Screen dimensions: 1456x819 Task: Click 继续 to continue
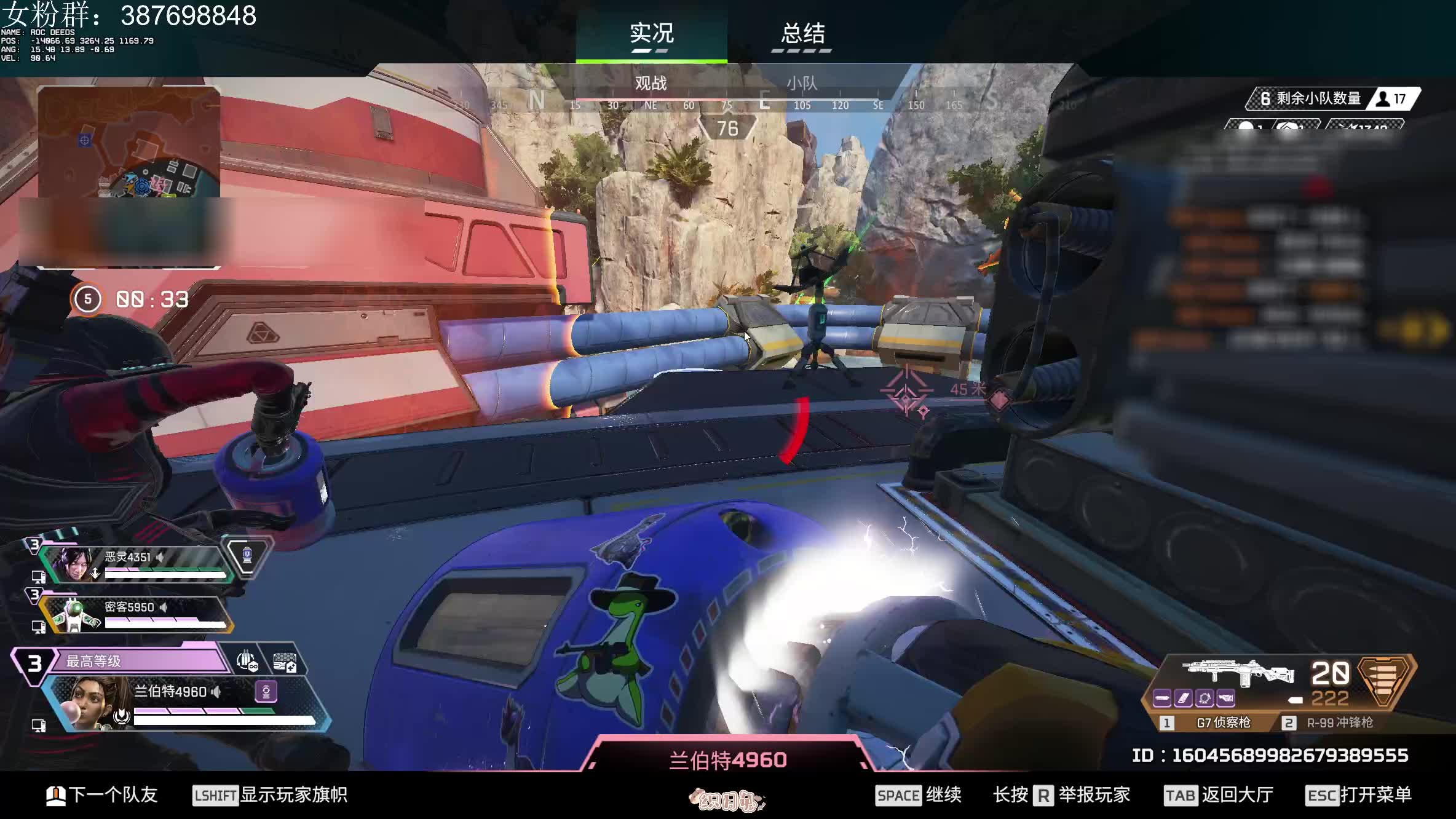point(919,795)
